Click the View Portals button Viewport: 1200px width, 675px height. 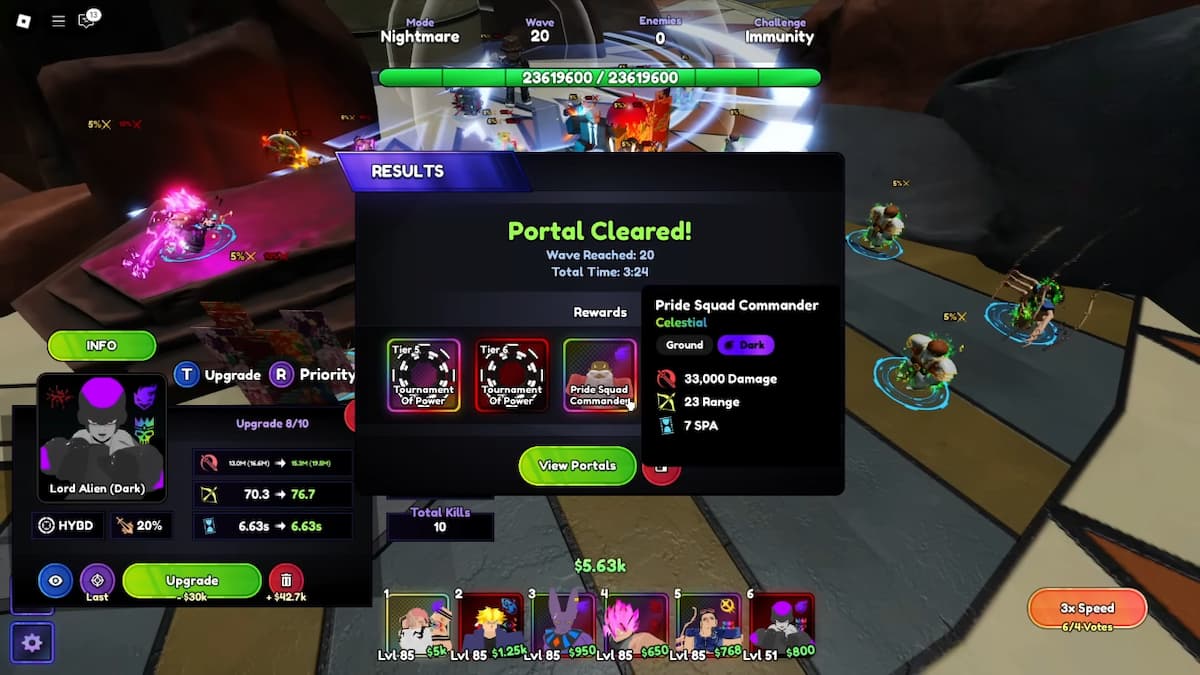577,466
